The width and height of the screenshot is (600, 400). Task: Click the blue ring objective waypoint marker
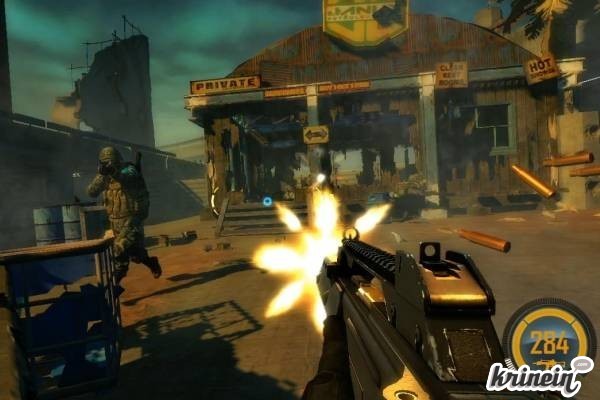267,201
